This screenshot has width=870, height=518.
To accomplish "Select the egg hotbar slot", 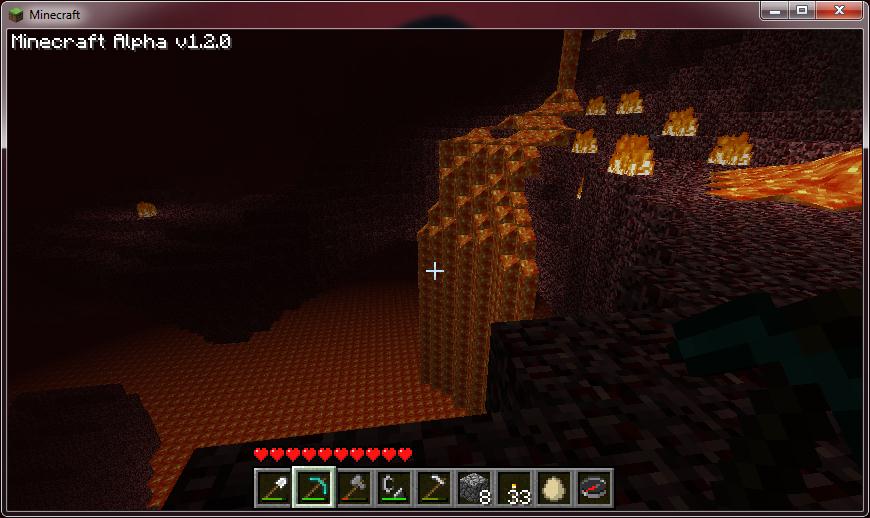I will coord(553,488).
